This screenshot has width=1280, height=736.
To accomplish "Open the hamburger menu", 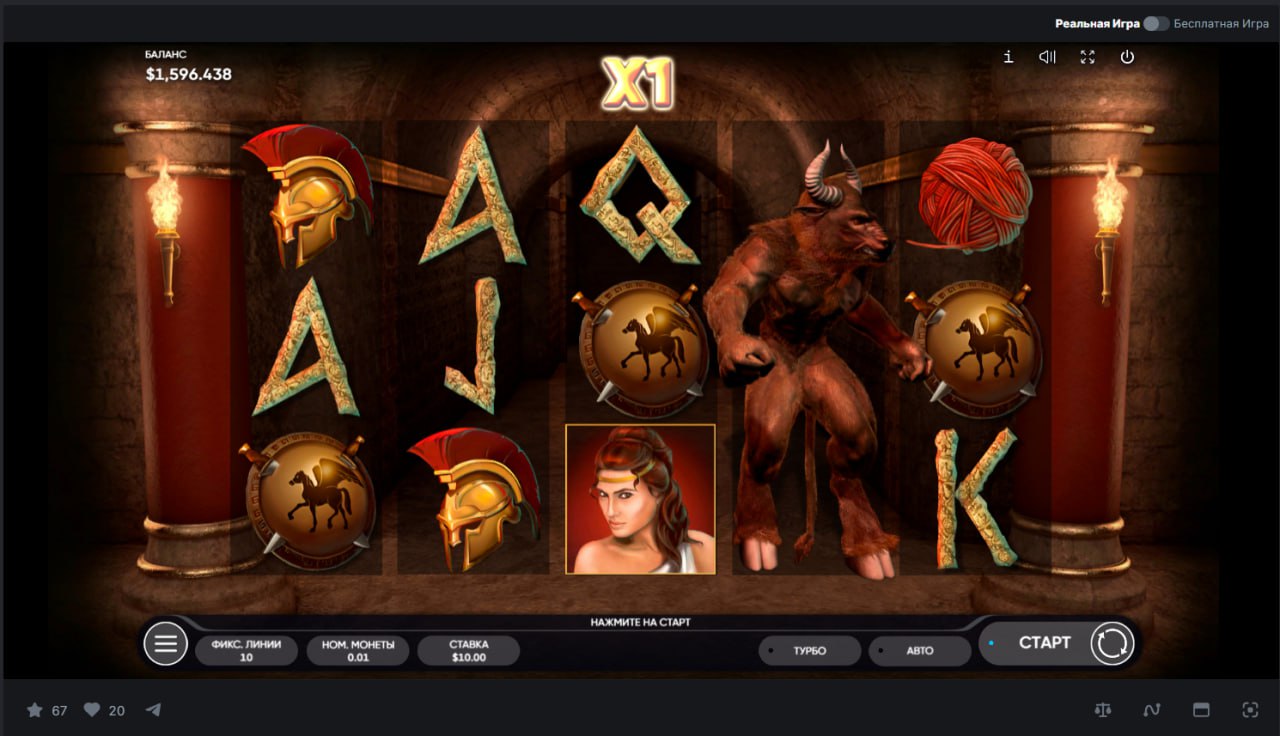I will pos(166,644).
